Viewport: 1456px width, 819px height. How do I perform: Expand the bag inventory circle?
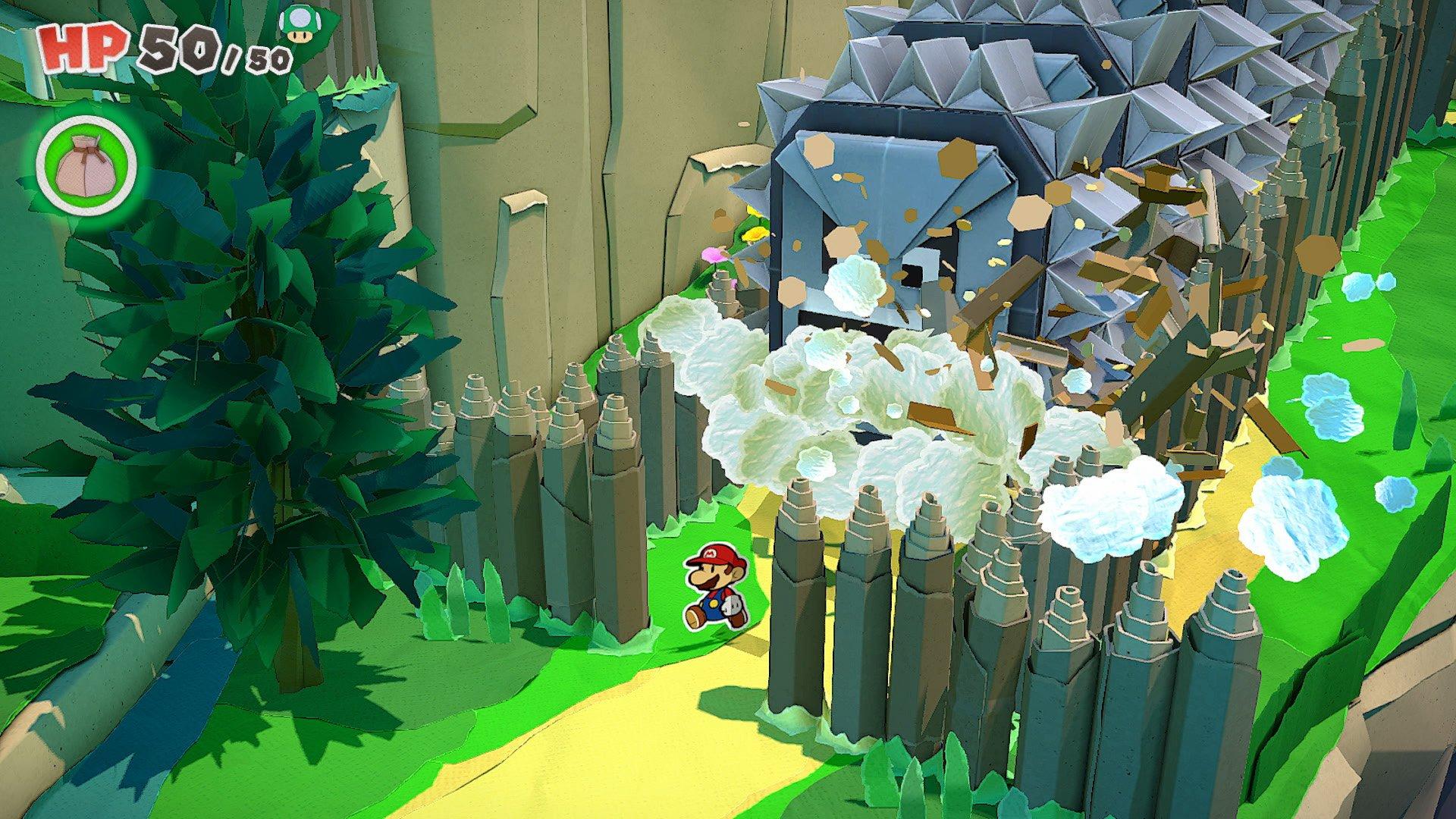[x=83, y=163]
